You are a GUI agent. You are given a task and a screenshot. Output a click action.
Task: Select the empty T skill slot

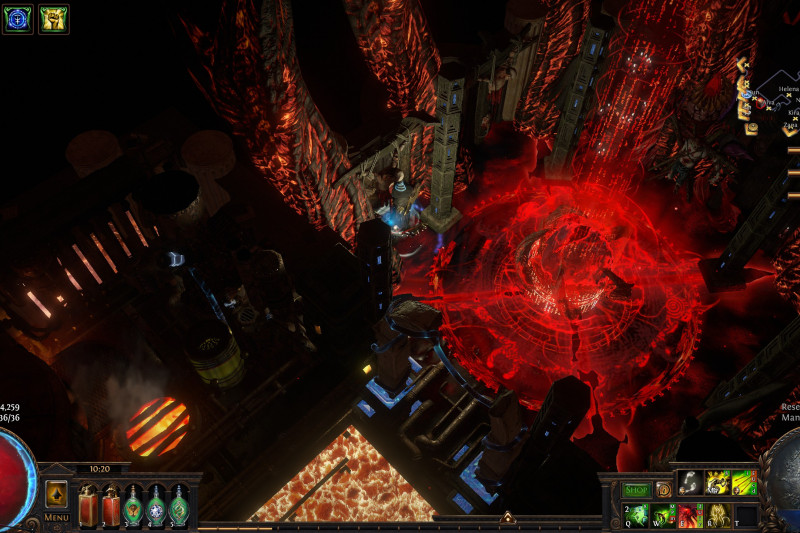[x=745, y=515]
